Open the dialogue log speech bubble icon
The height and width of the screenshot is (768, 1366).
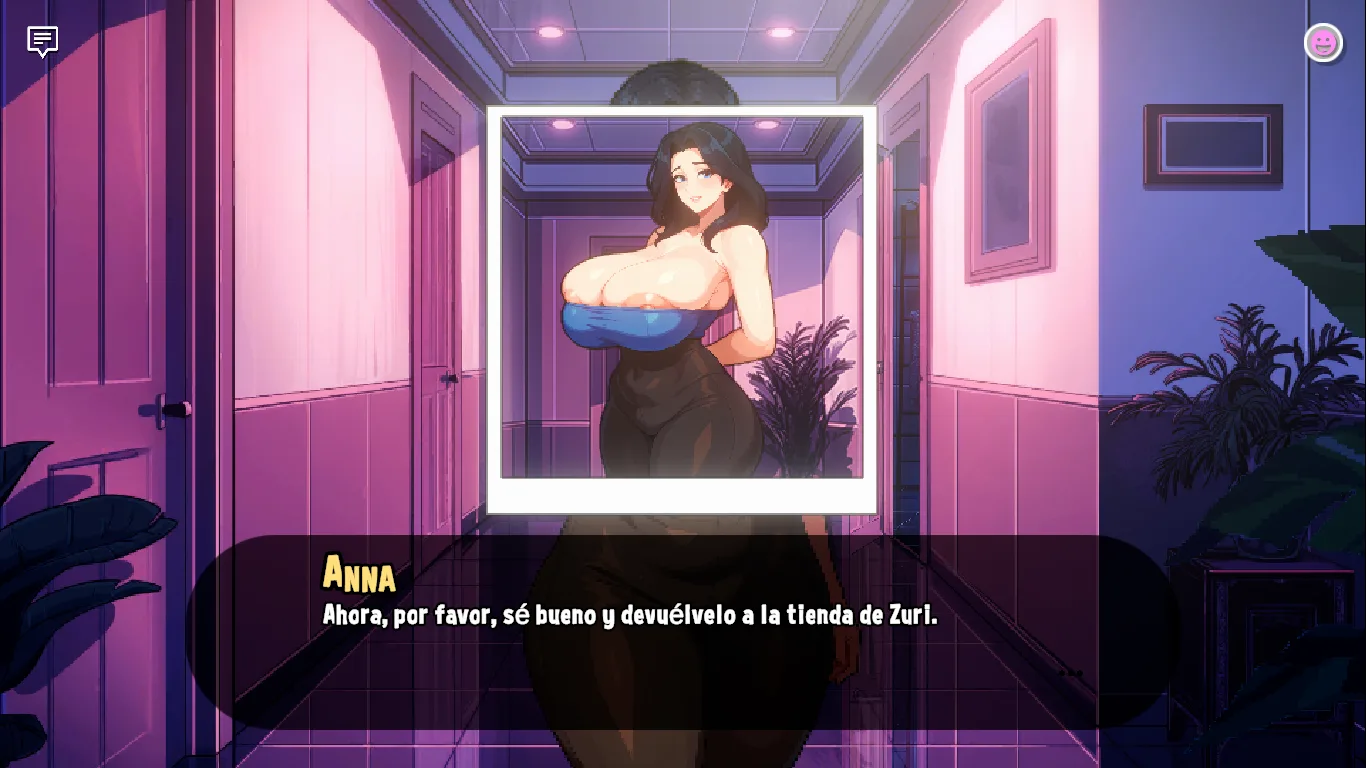click(x=42, y=41)
